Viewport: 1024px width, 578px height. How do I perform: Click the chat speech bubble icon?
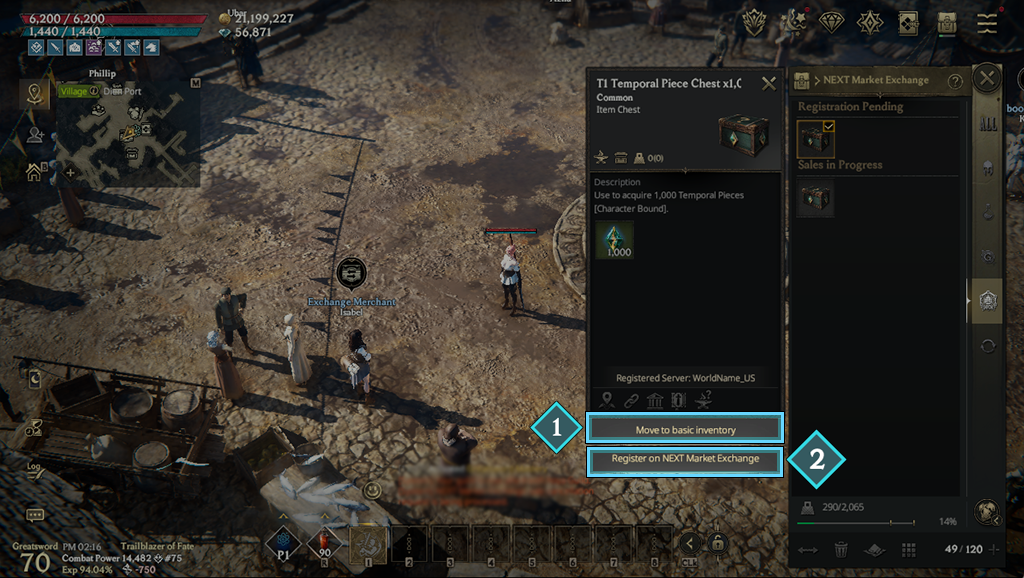pos(35,515)
